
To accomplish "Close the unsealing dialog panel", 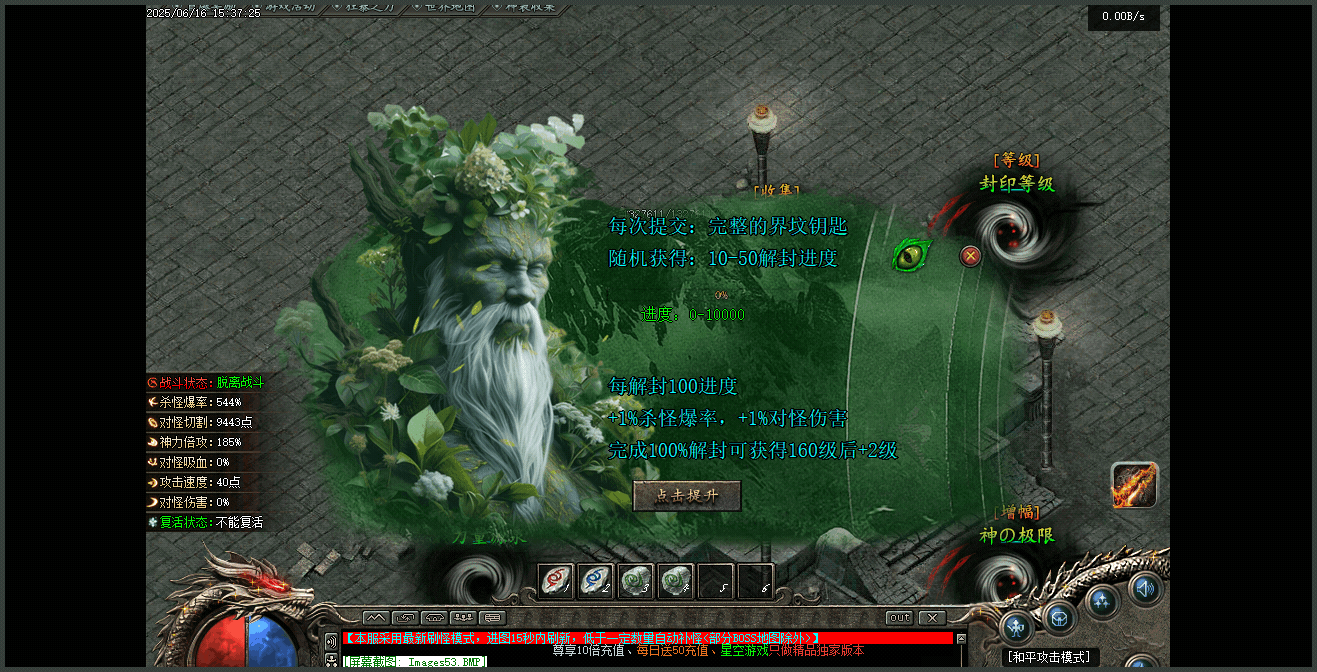I will [970, 256].
